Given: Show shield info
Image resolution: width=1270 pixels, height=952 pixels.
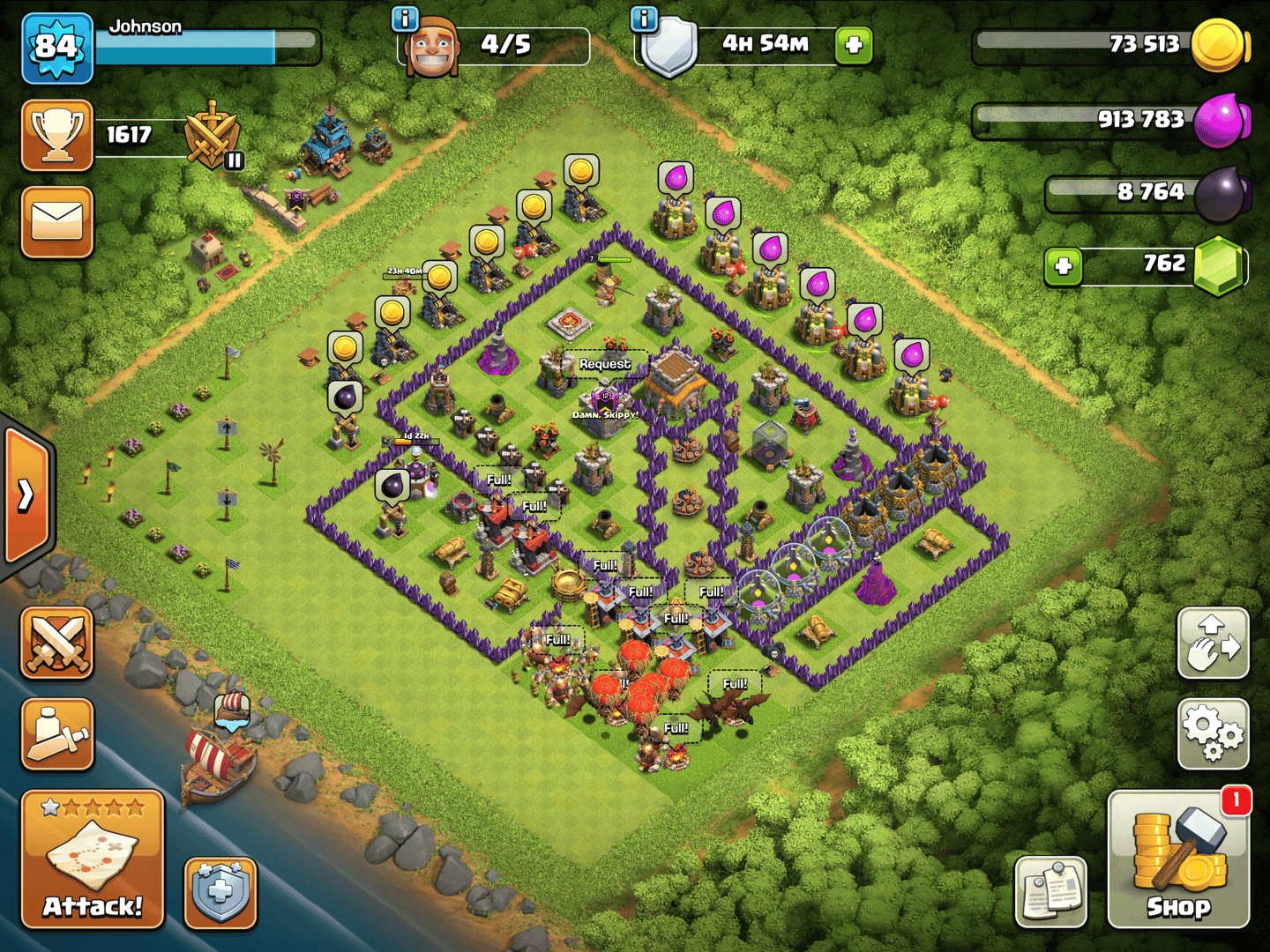Looking at the screenshot, I should point(645,18).
